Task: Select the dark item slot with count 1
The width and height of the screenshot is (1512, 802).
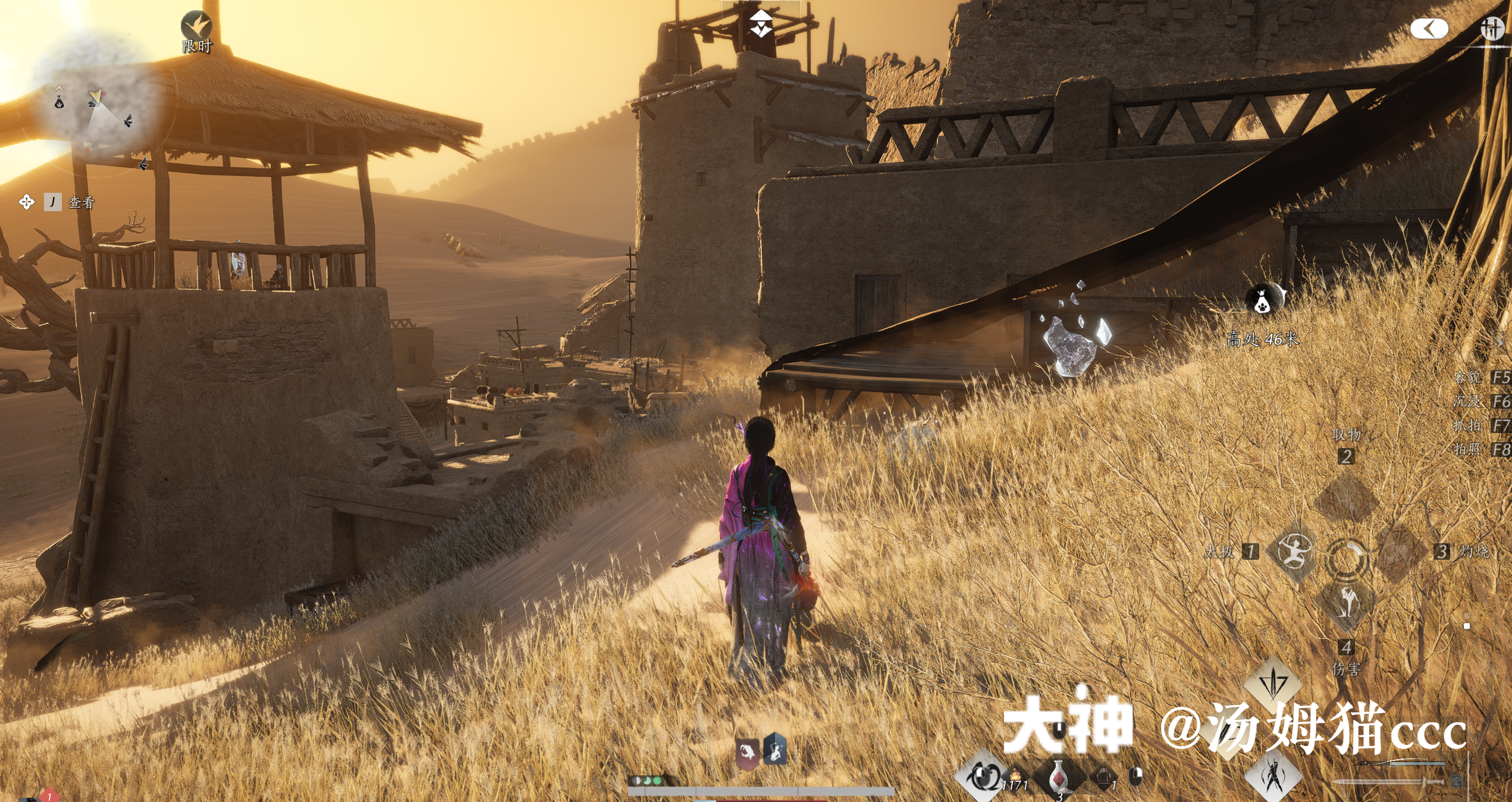Action: (x=1104, y=777)
